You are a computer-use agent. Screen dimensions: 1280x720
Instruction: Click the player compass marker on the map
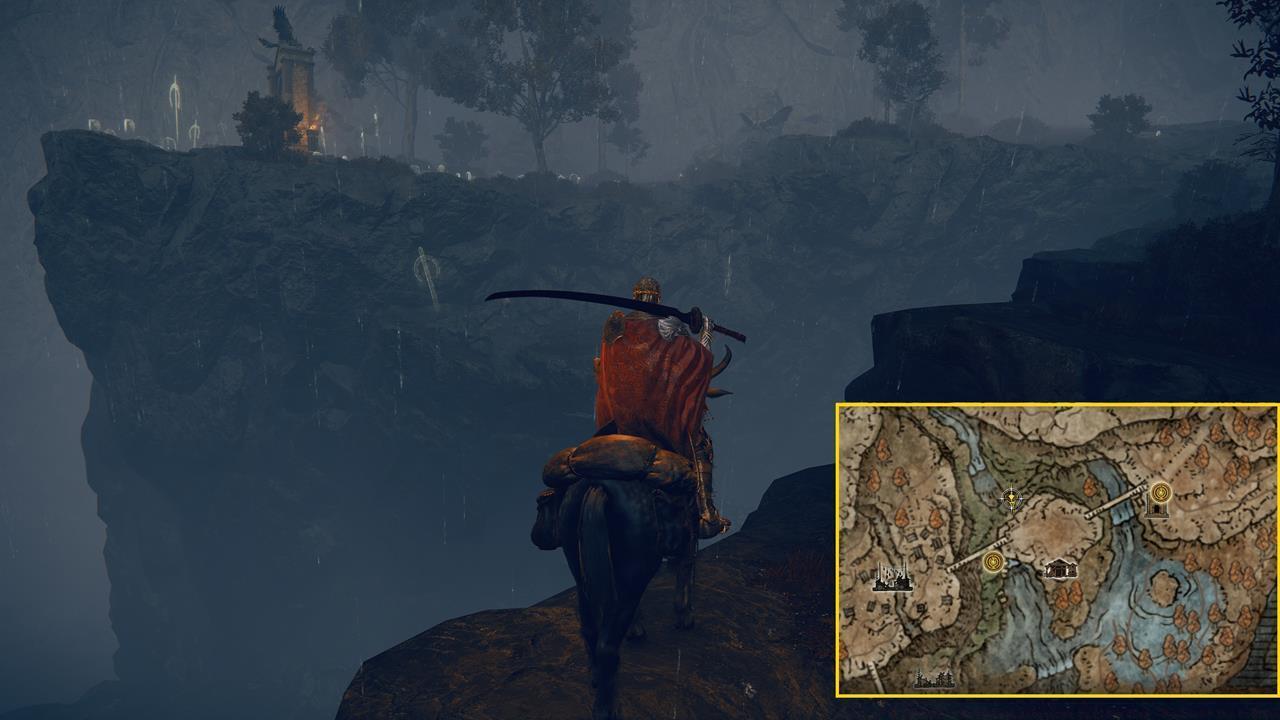(x=1011, y=499)
